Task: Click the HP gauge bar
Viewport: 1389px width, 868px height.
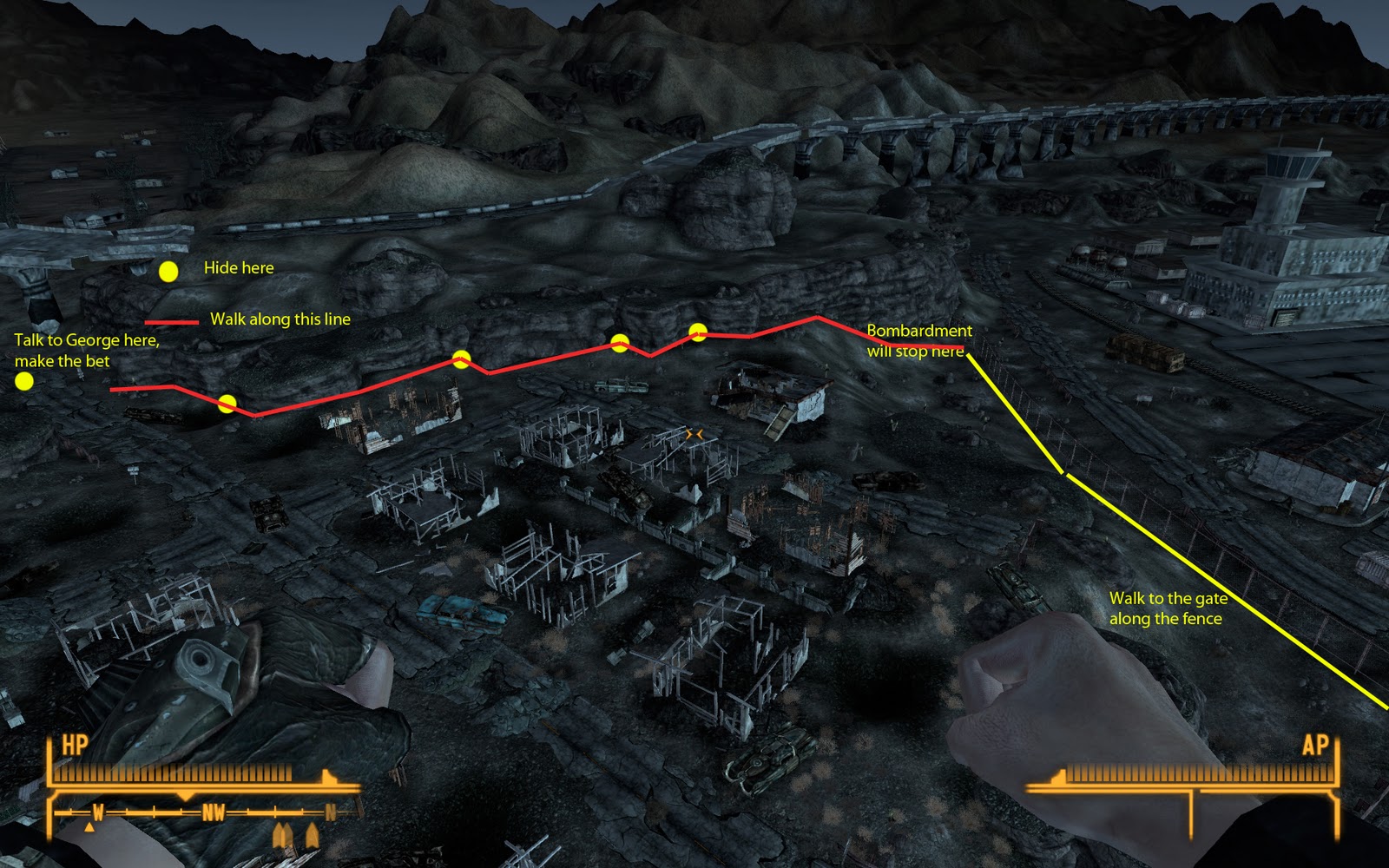Action: [x=174, y=773]
